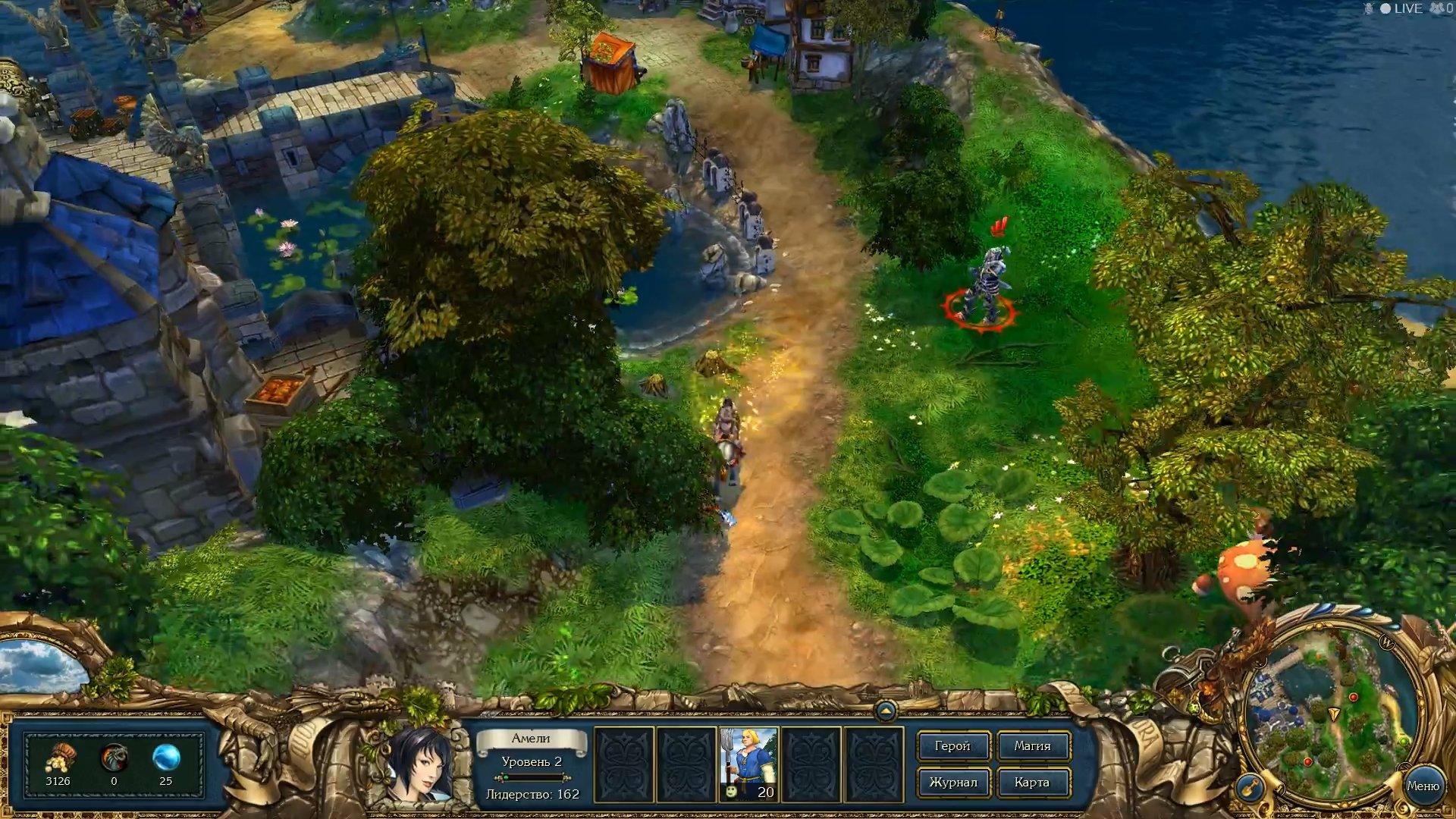Select the peasant troop slot
1456x819 pixels.
748,764
